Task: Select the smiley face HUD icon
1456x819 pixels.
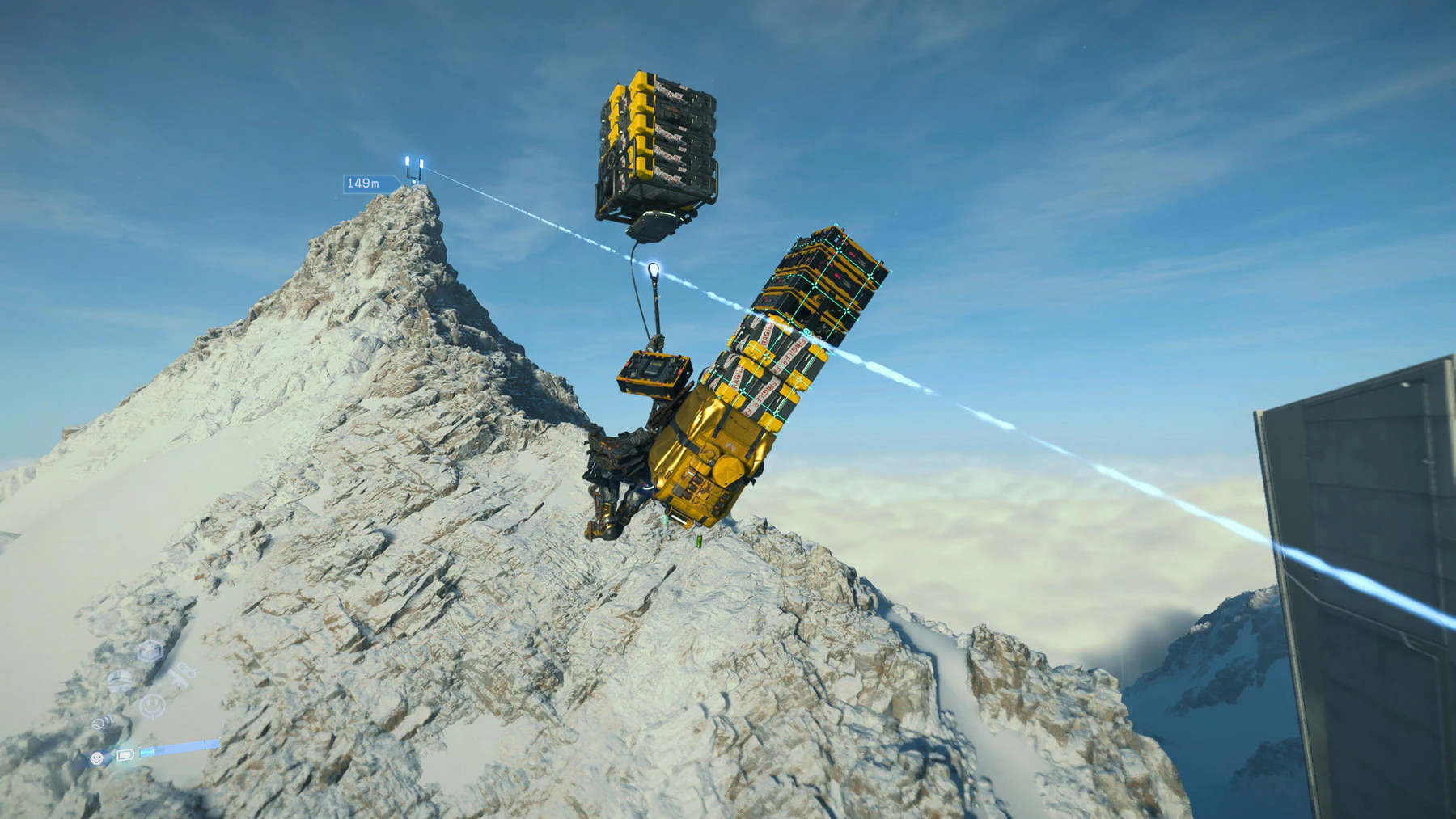Action: (150, 706)
